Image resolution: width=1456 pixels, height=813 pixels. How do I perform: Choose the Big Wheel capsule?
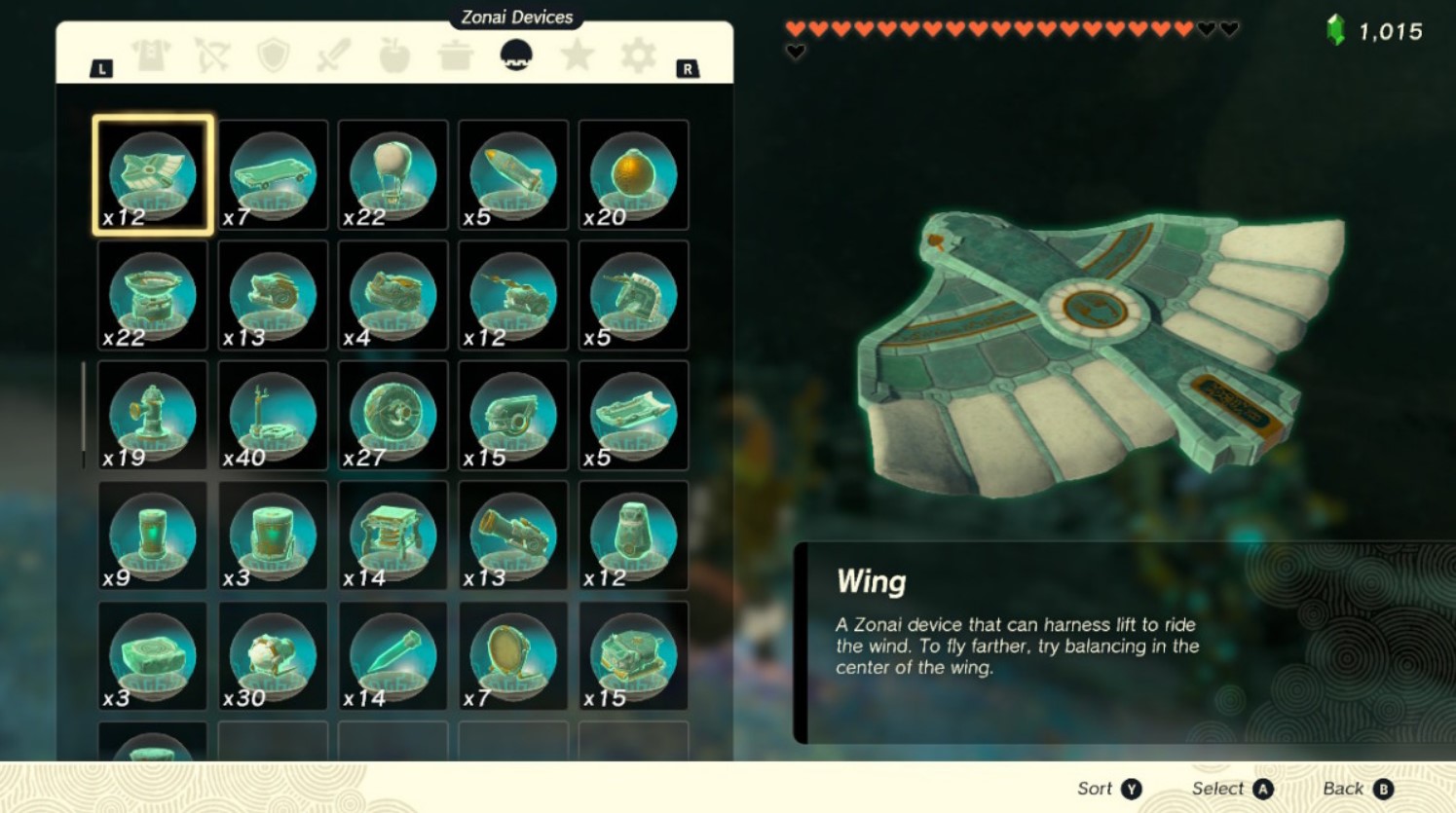(x=392, y=417)
